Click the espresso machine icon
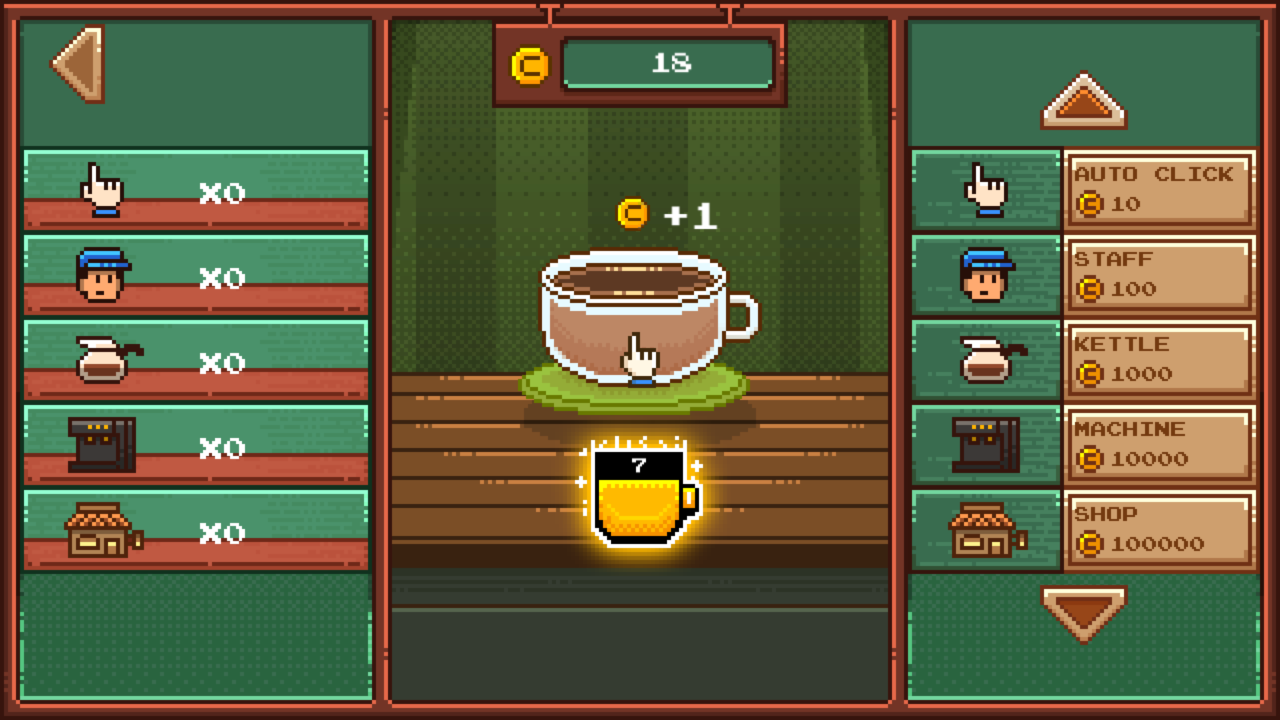The image size is (1280, 720). (985, 445)
